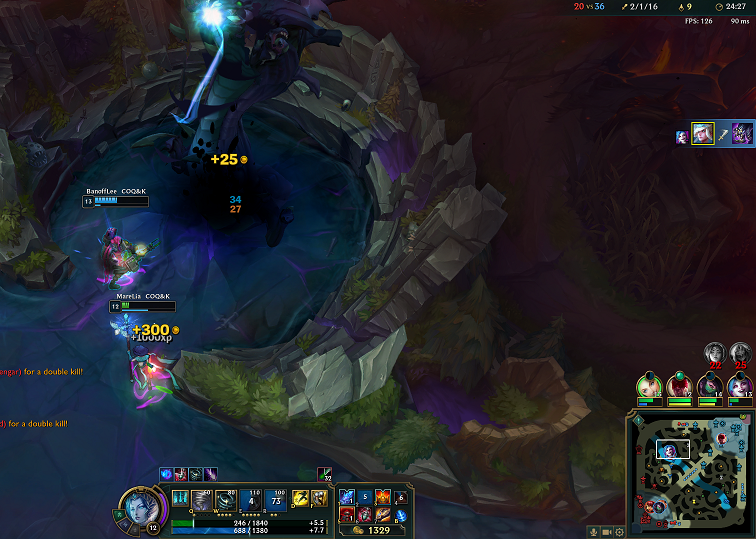Open the shop via the 1329 gold button
Viewport: 756px width, 539px height.
pos(374,530)
